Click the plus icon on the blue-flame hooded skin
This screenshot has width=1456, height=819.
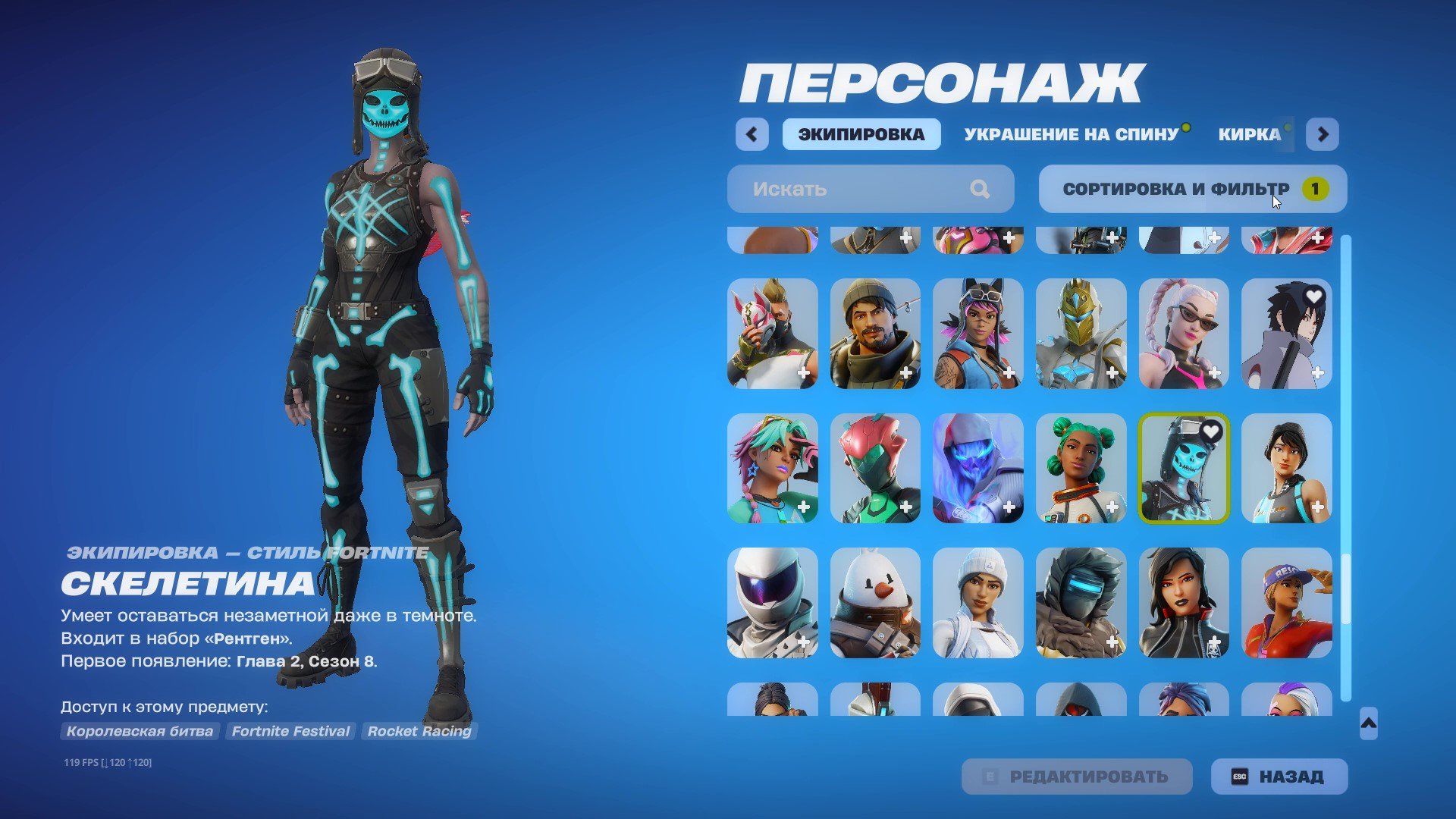[x=1009, y=508]
